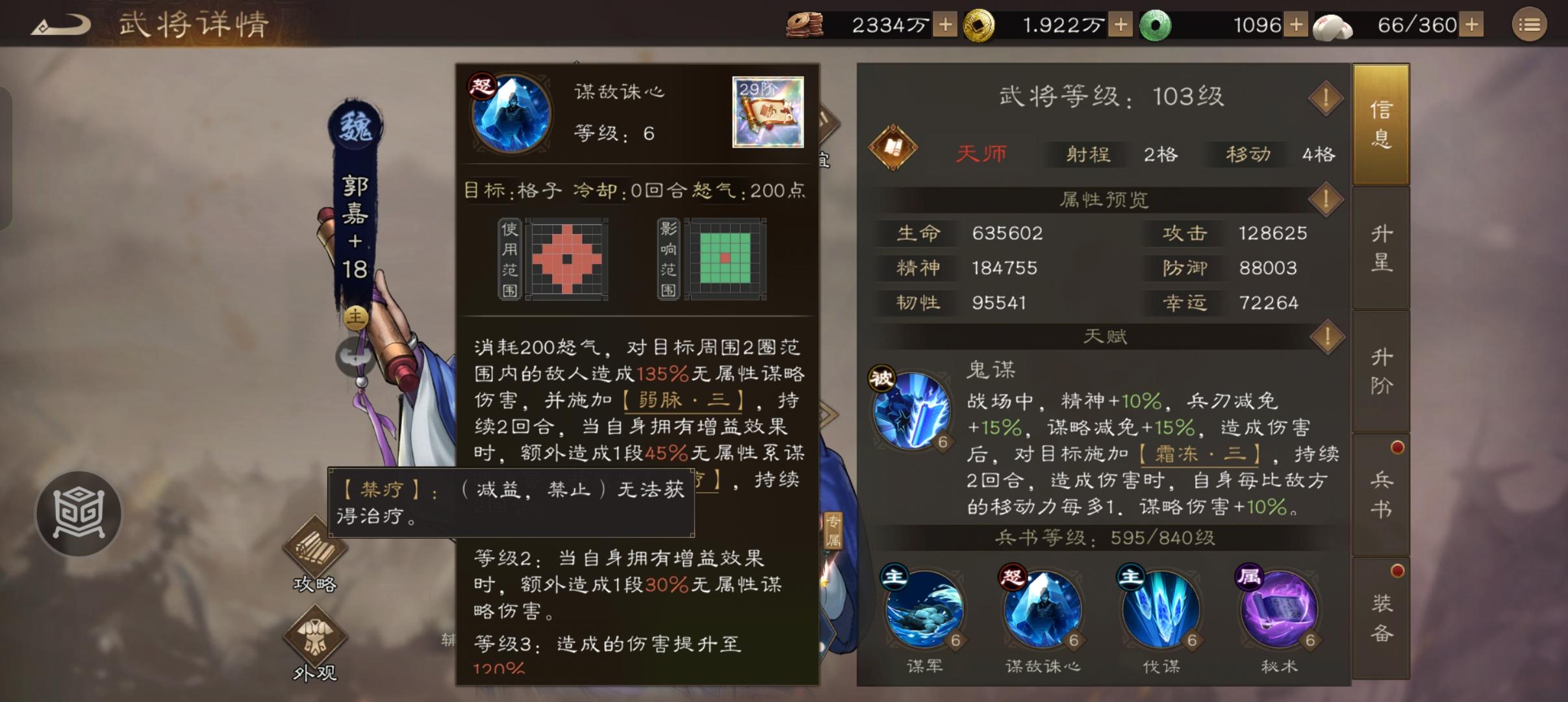Screen dimensions: 1568x702
Task: Click the 主 marker under 郭嘉 portrait
Action: pyautogui.click(x=356, y=317)
